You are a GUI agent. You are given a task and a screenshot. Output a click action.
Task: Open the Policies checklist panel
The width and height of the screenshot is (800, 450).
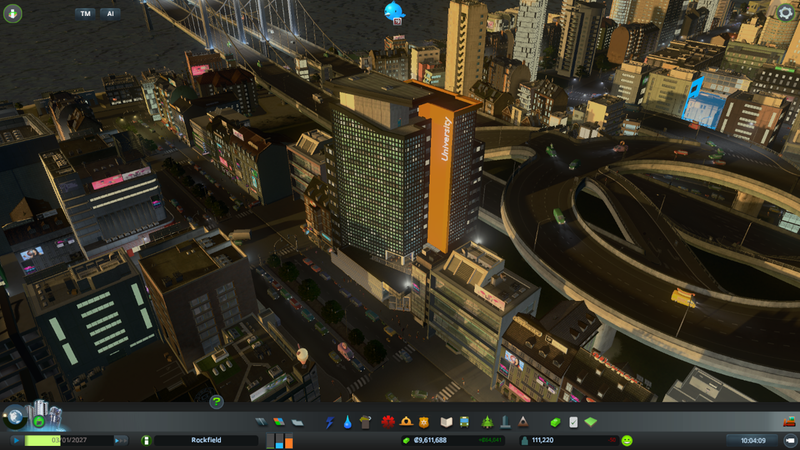click(573, 422)
